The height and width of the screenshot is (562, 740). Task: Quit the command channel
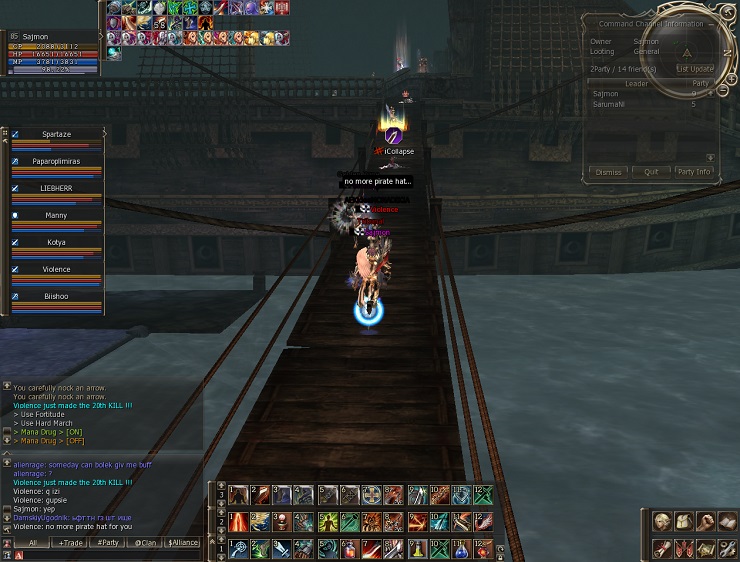(651, 172)
